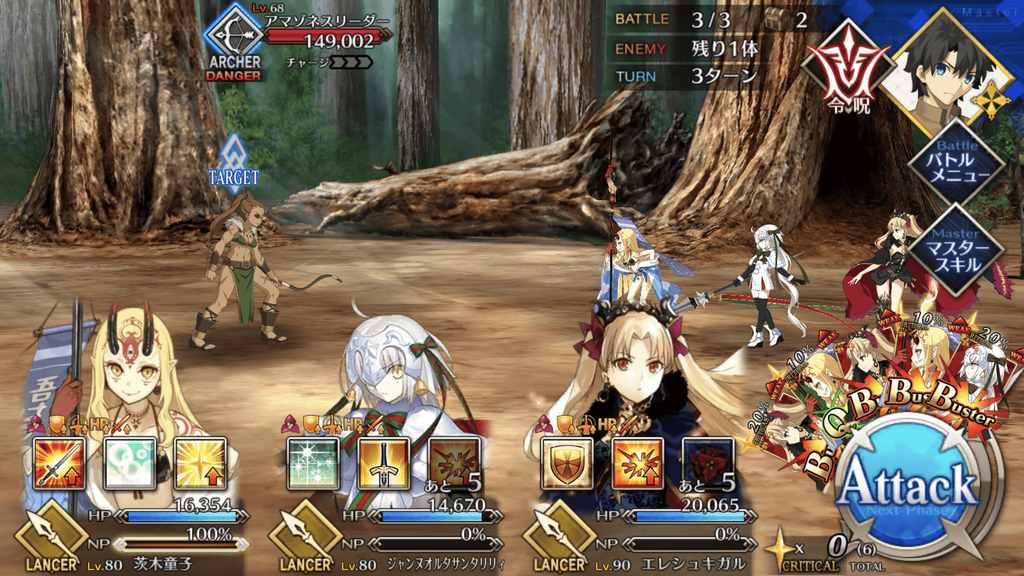The image size is (1024, 576).
Task: Activate Jeanne Alter Santa Lily's golden sword skill
Action: 383,463
